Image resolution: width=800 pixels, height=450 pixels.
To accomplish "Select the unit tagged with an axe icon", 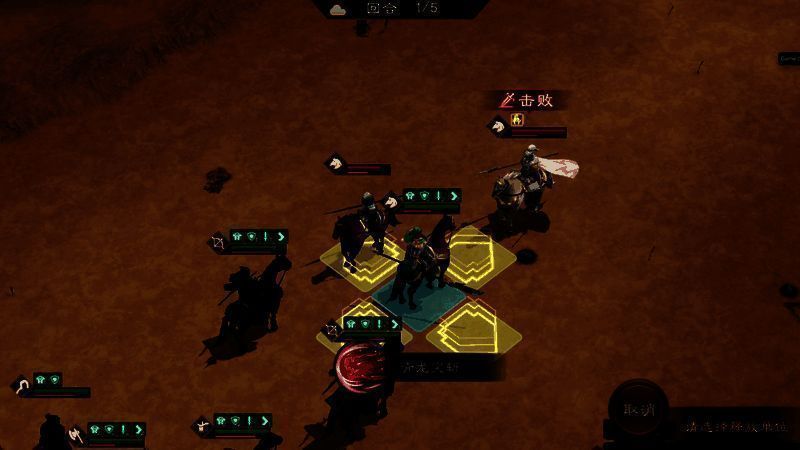I will point(75,434).
